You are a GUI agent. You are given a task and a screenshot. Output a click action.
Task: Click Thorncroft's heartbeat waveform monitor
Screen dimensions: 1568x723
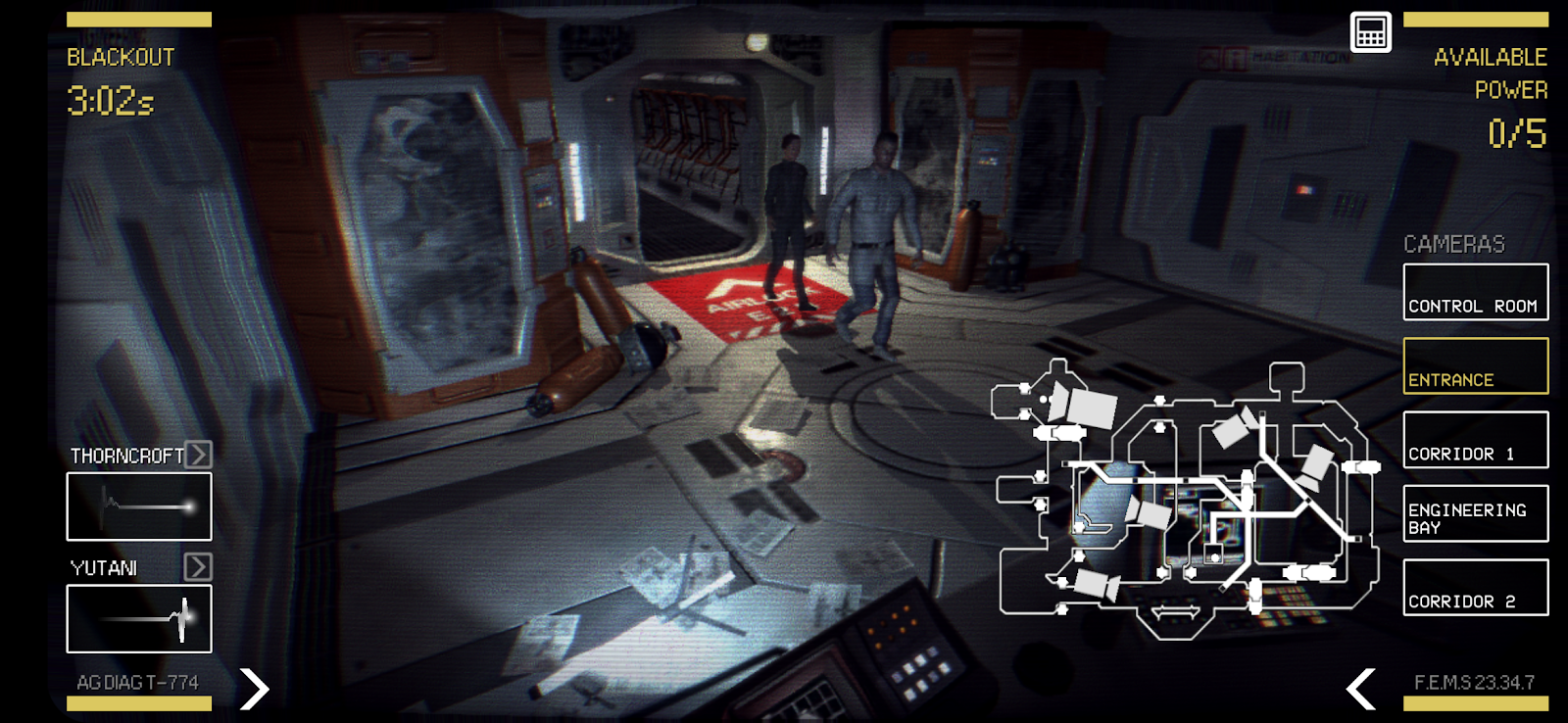coord(137,506)
